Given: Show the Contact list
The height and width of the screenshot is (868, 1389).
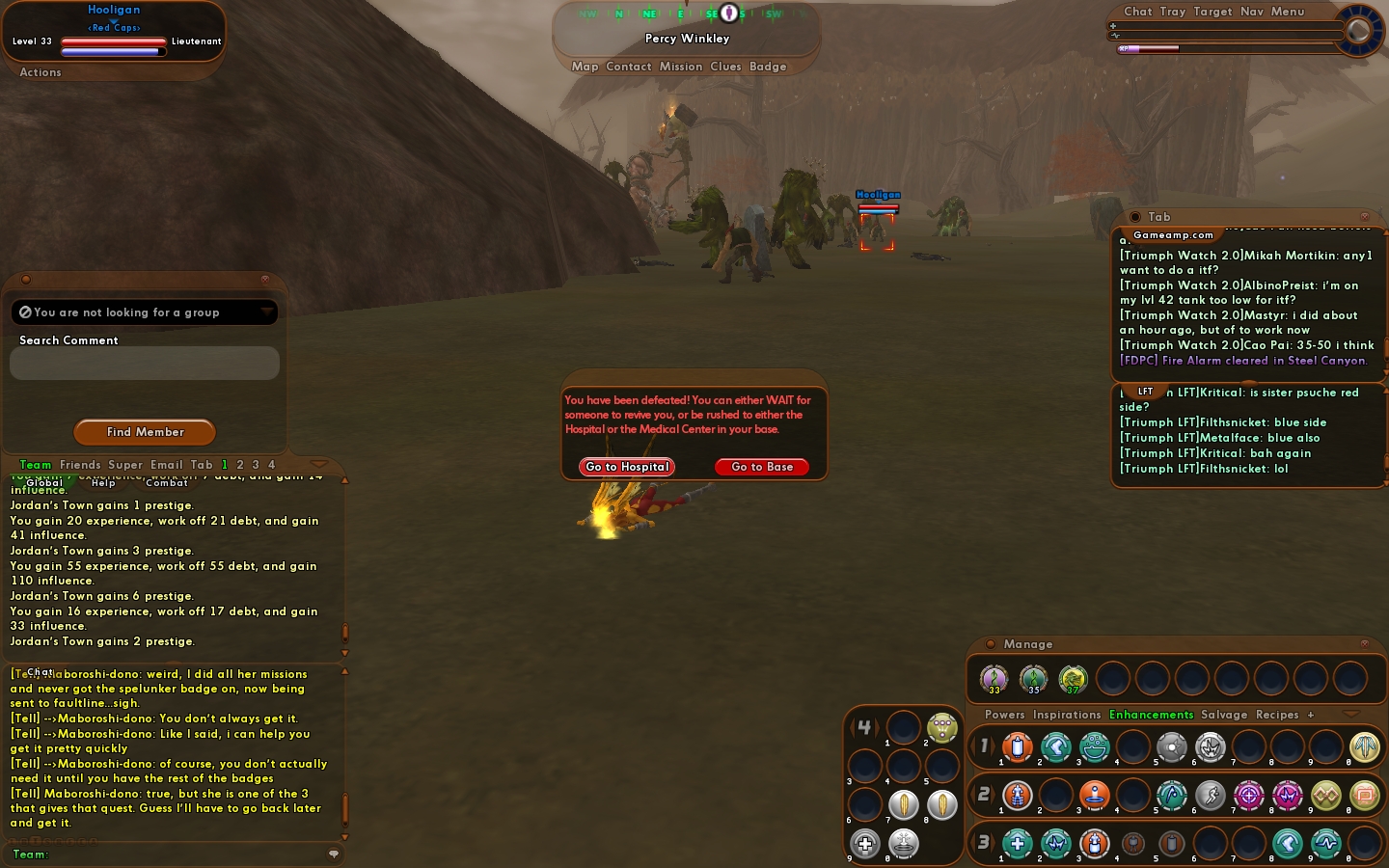Looking at the screenshot, I should (x=629, y=67).
